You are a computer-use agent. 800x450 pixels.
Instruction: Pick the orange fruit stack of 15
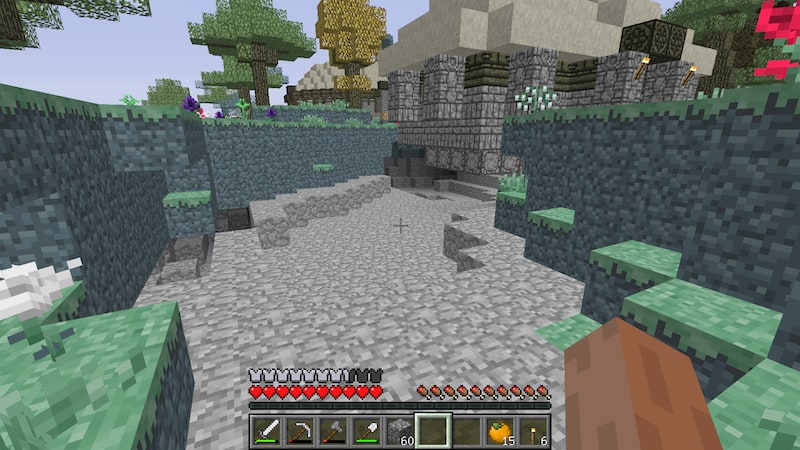point(500,431)
